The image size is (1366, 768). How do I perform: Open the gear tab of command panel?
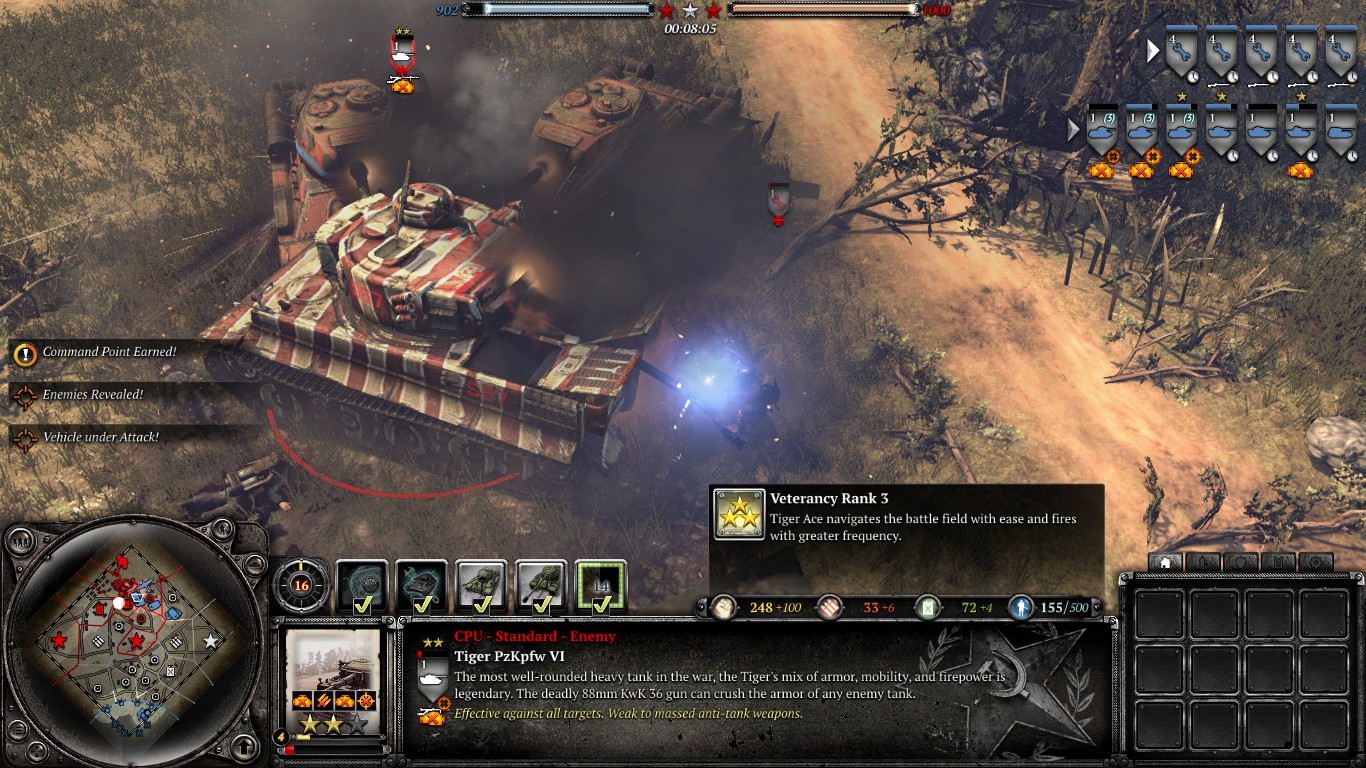coord(1316,562)
